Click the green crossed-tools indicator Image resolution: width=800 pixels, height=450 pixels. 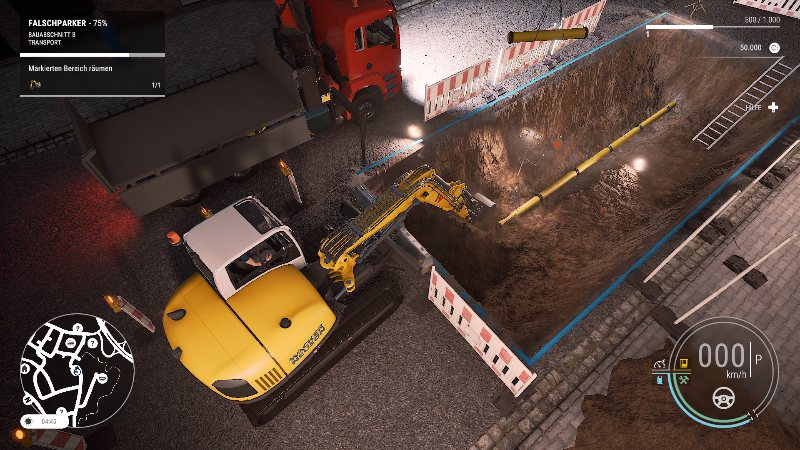tap(685, 381)
